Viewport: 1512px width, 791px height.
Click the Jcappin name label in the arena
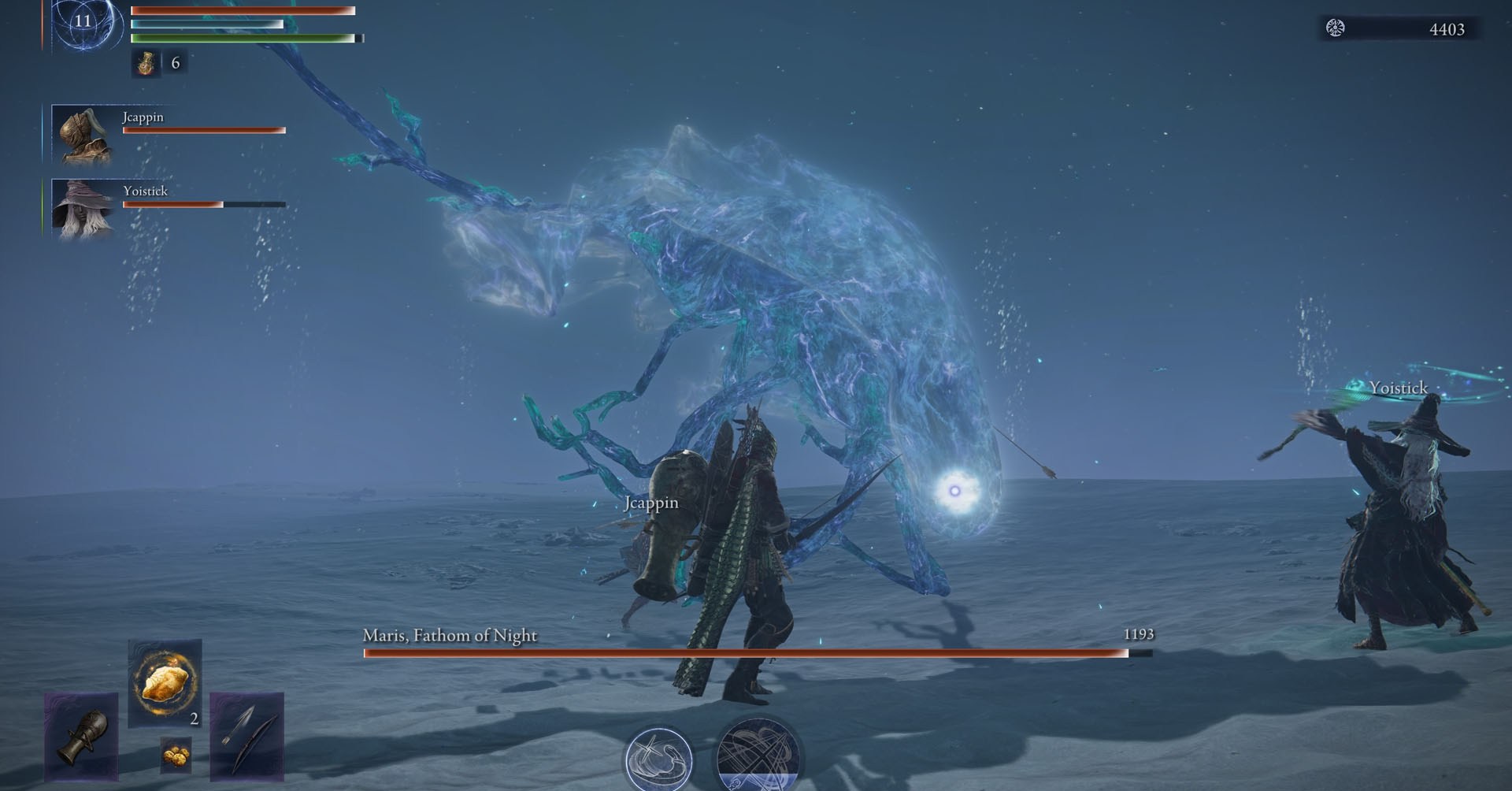(x=650, y=502)
